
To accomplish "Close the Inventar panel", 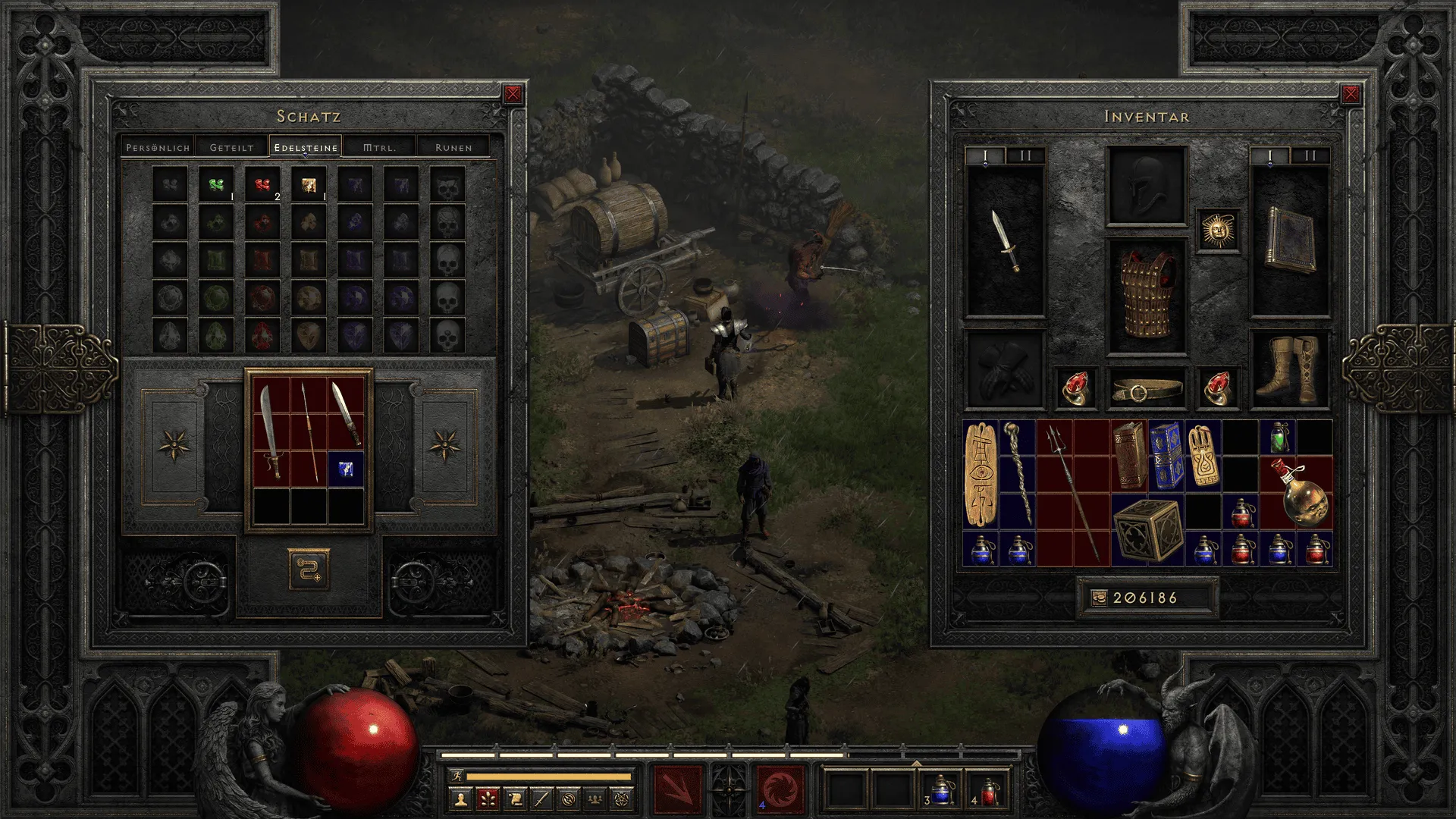I will 1351,94.
